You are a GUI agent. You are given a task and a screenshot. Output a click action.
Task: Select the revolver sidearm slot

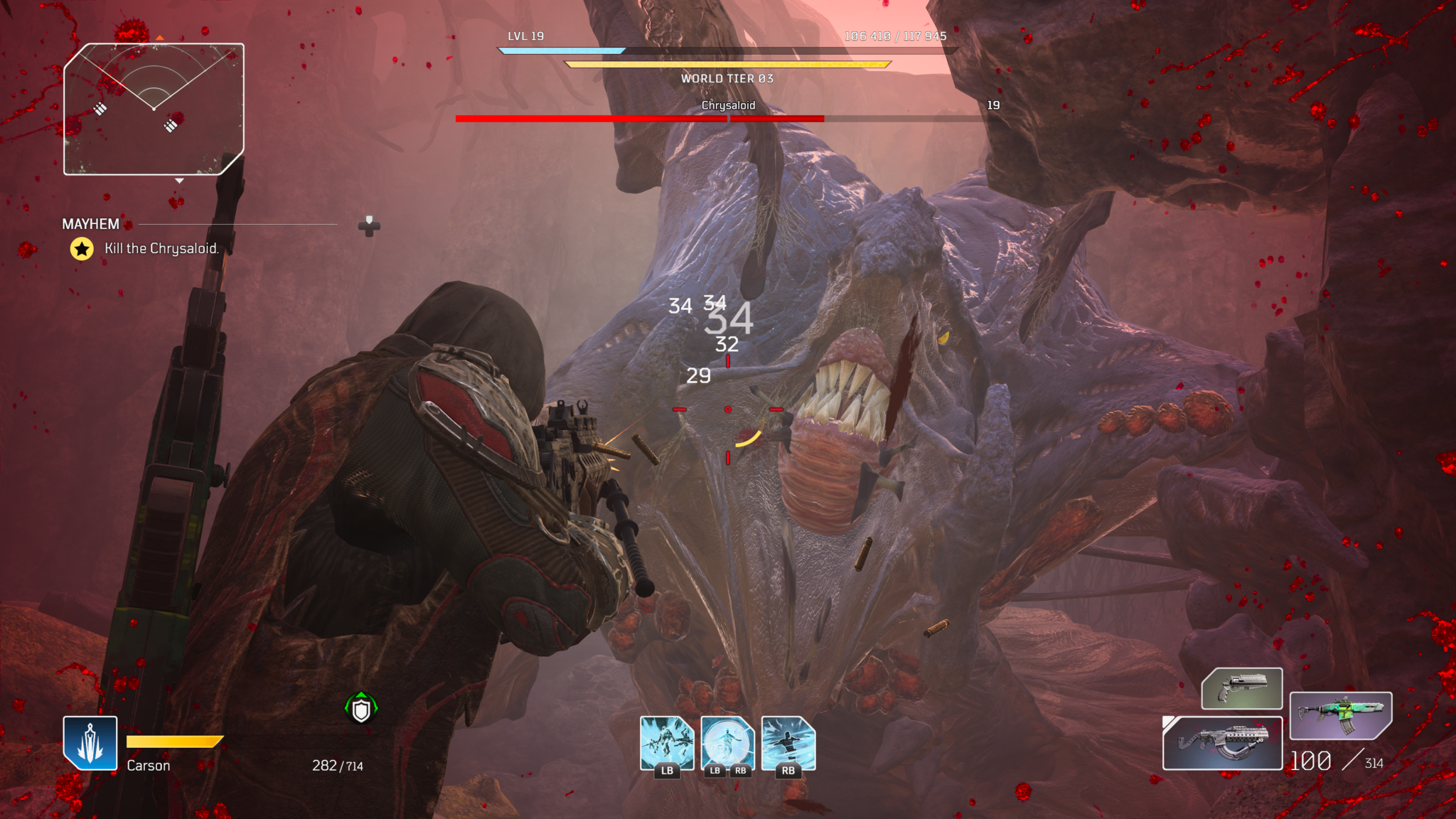tap(1241, 688)
